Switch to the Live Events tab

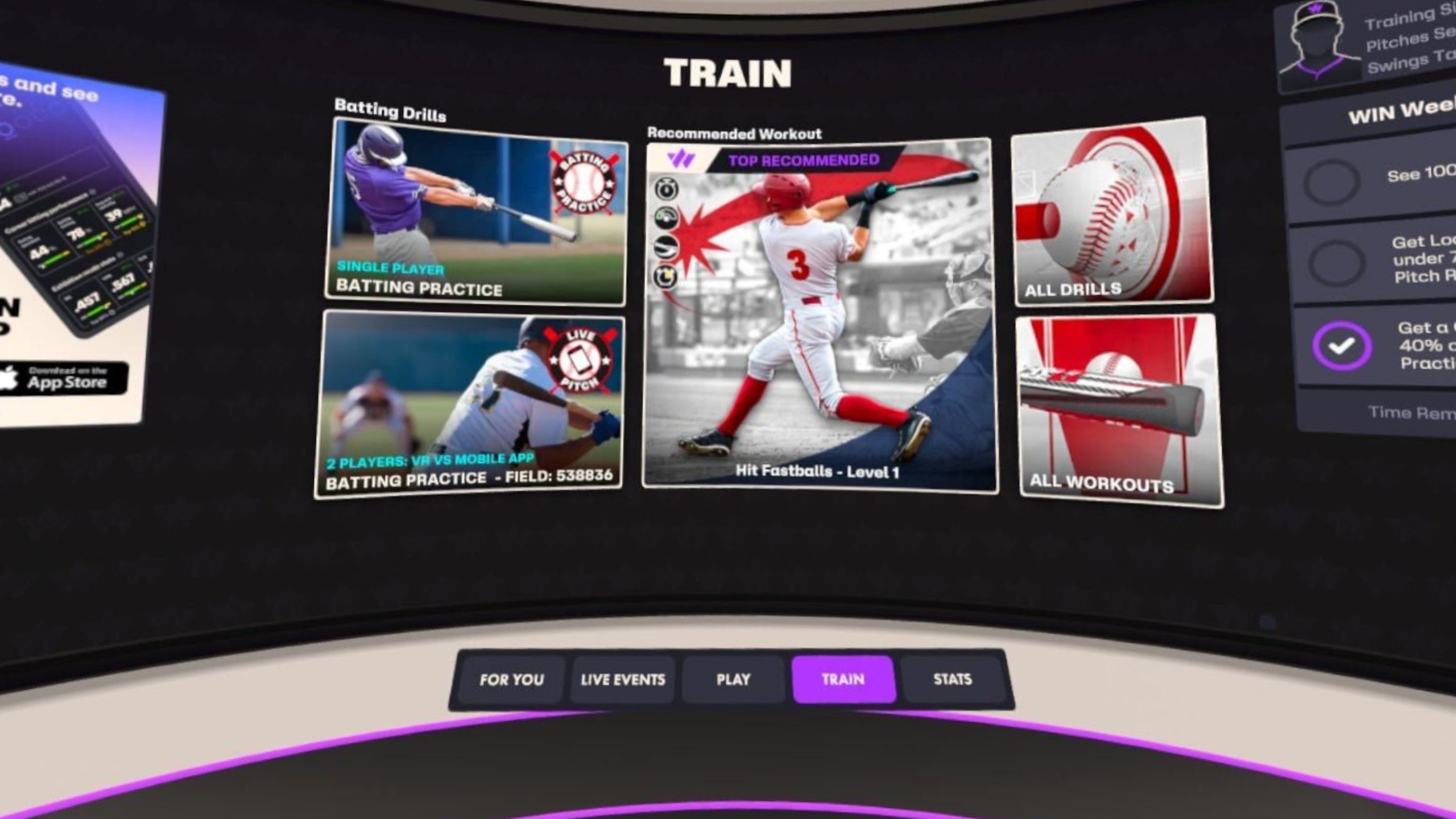[x=622, y=680]
